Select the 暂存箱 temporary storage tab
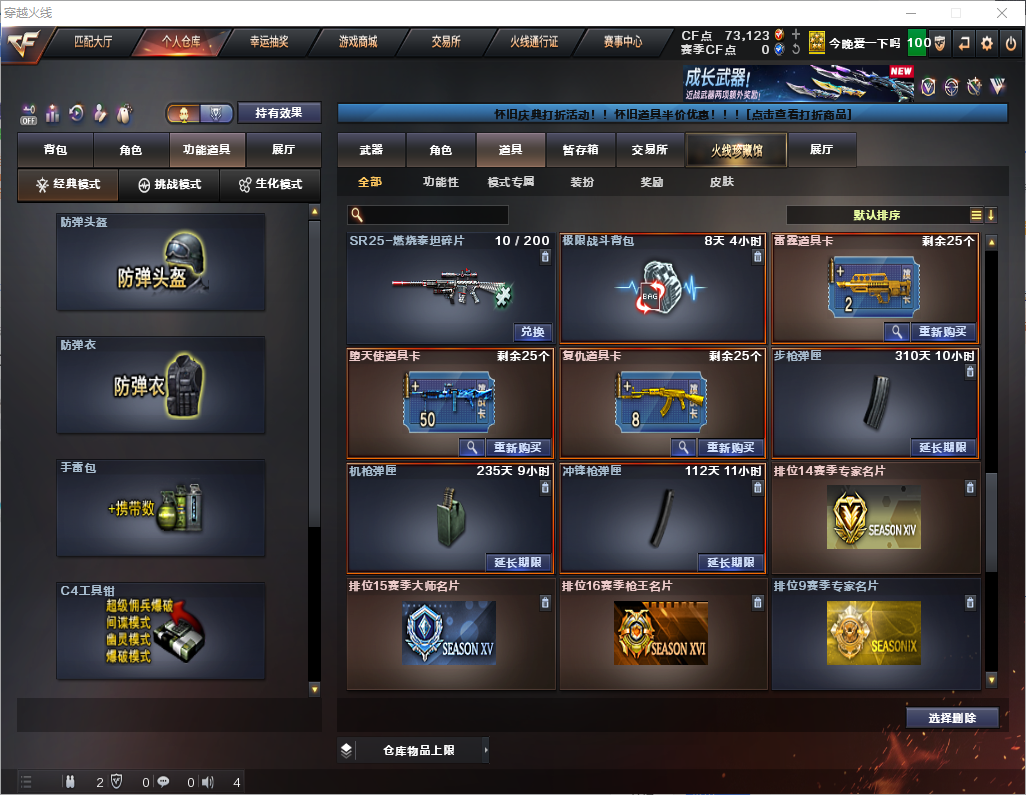The width and height of the screenshot is (1026, 795). coord(580,150)
